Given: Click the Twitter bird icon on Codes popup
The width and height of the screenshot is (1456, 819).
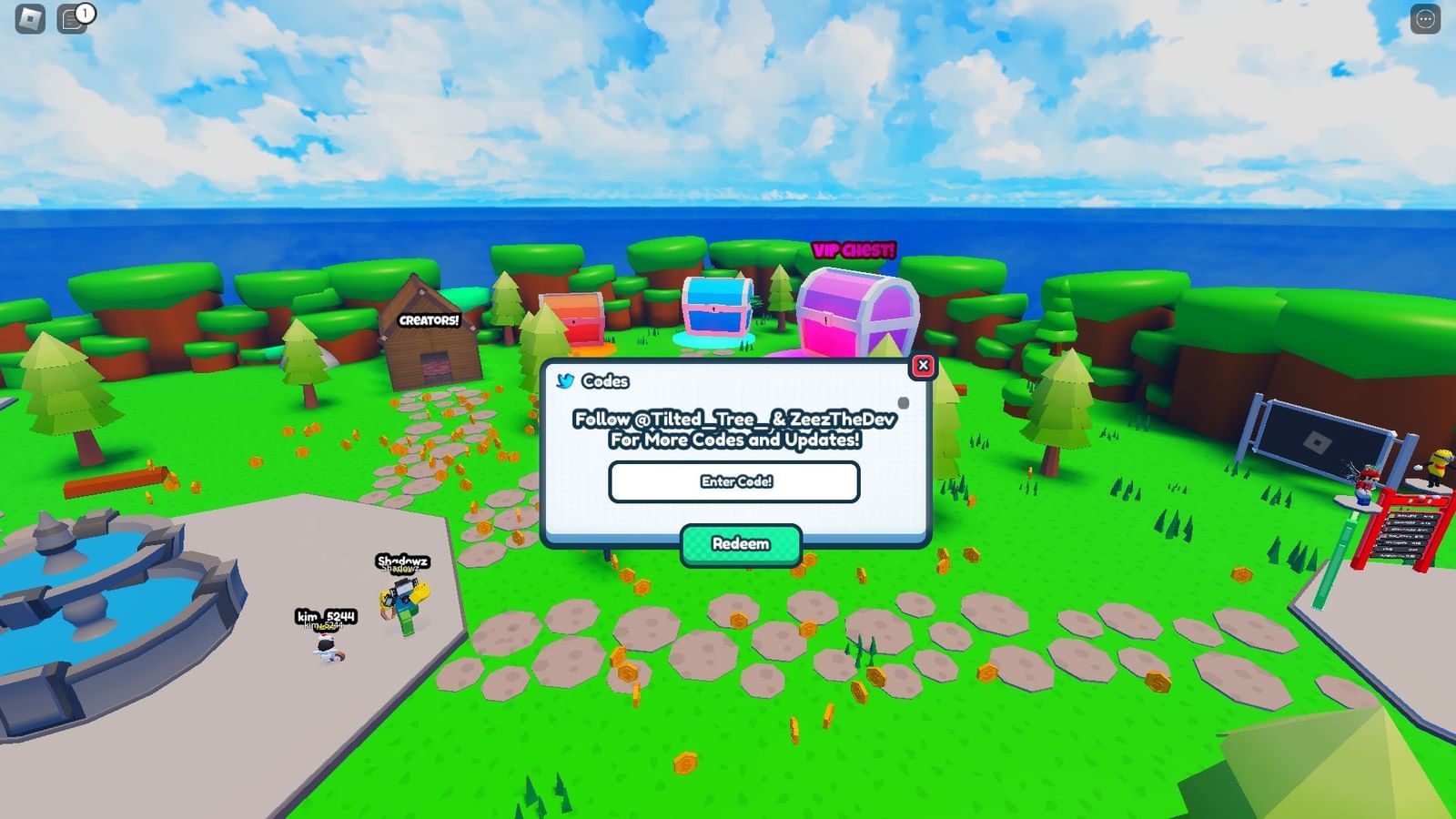Looking at the screenshot, I should pos(566,381).
